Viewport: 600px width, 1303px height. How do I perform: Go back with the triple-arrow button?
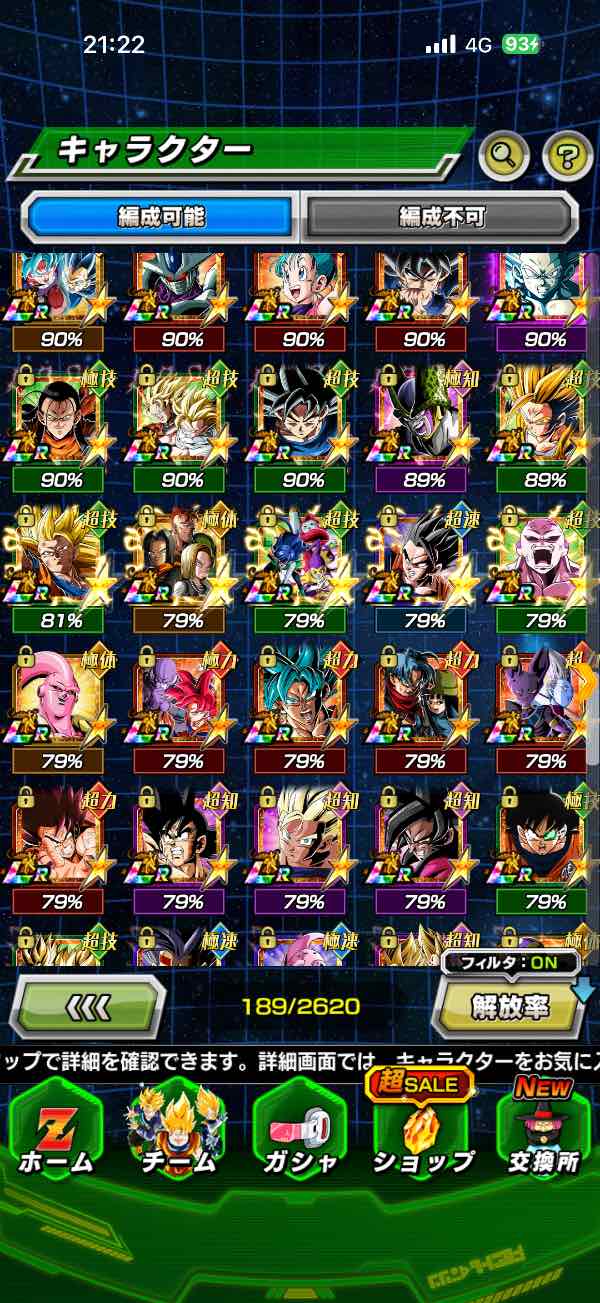[87, 1005]
